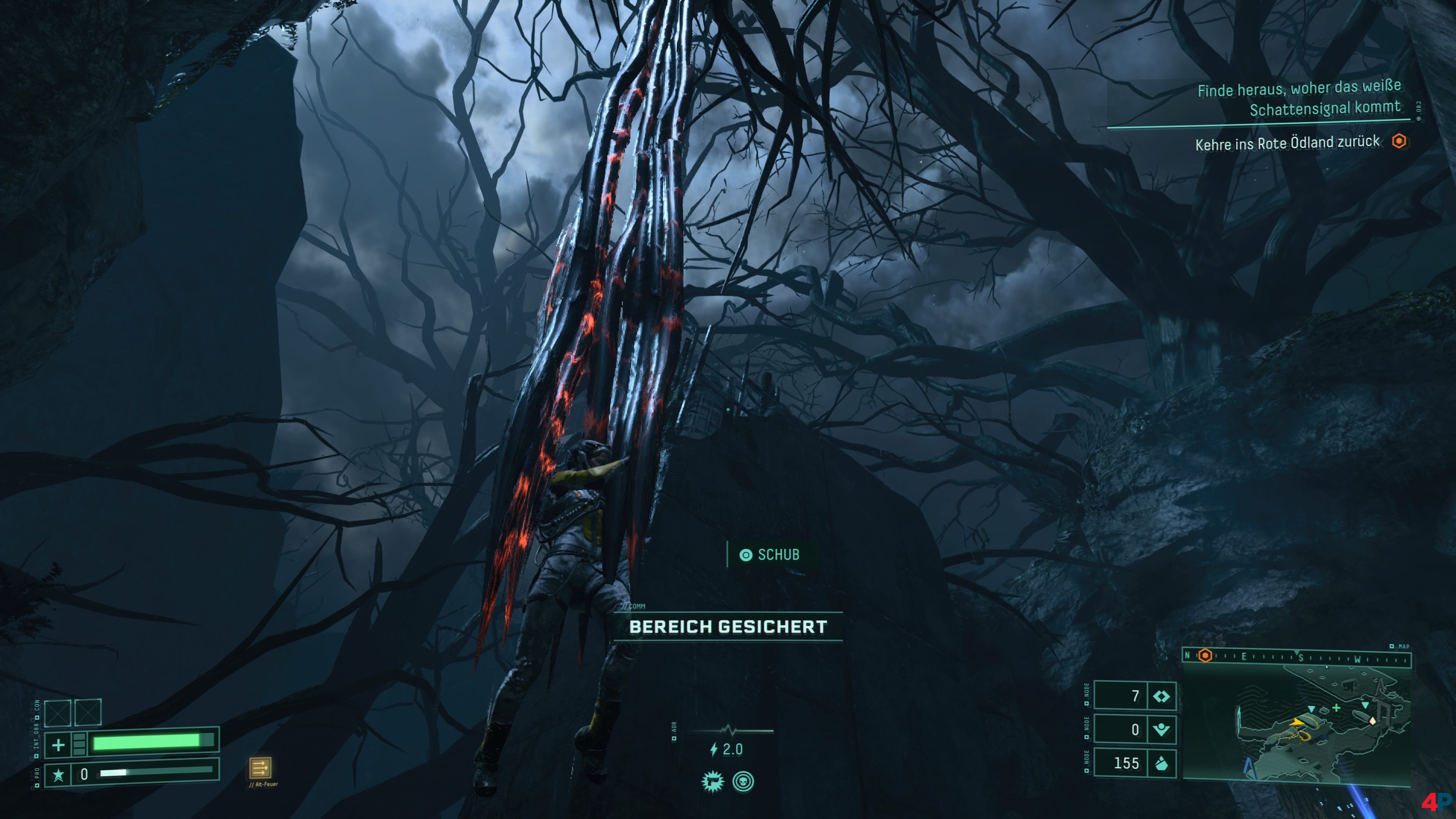1456x819 pixels.
Task: Select the orange objective marker on the compass
Action: click(1205, 656)
